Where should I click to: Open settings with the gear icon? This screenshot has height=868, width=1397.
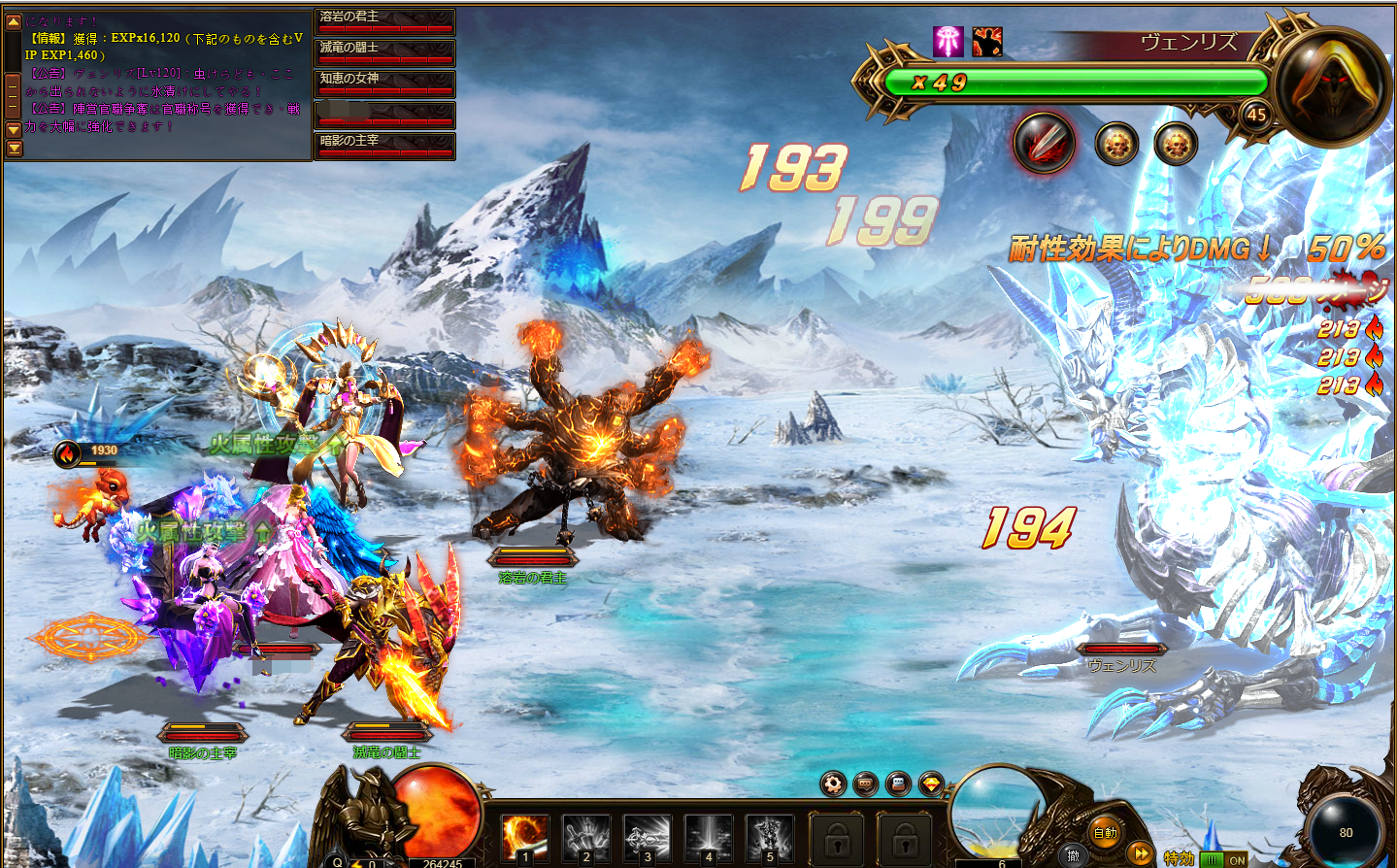pos(833,784)
